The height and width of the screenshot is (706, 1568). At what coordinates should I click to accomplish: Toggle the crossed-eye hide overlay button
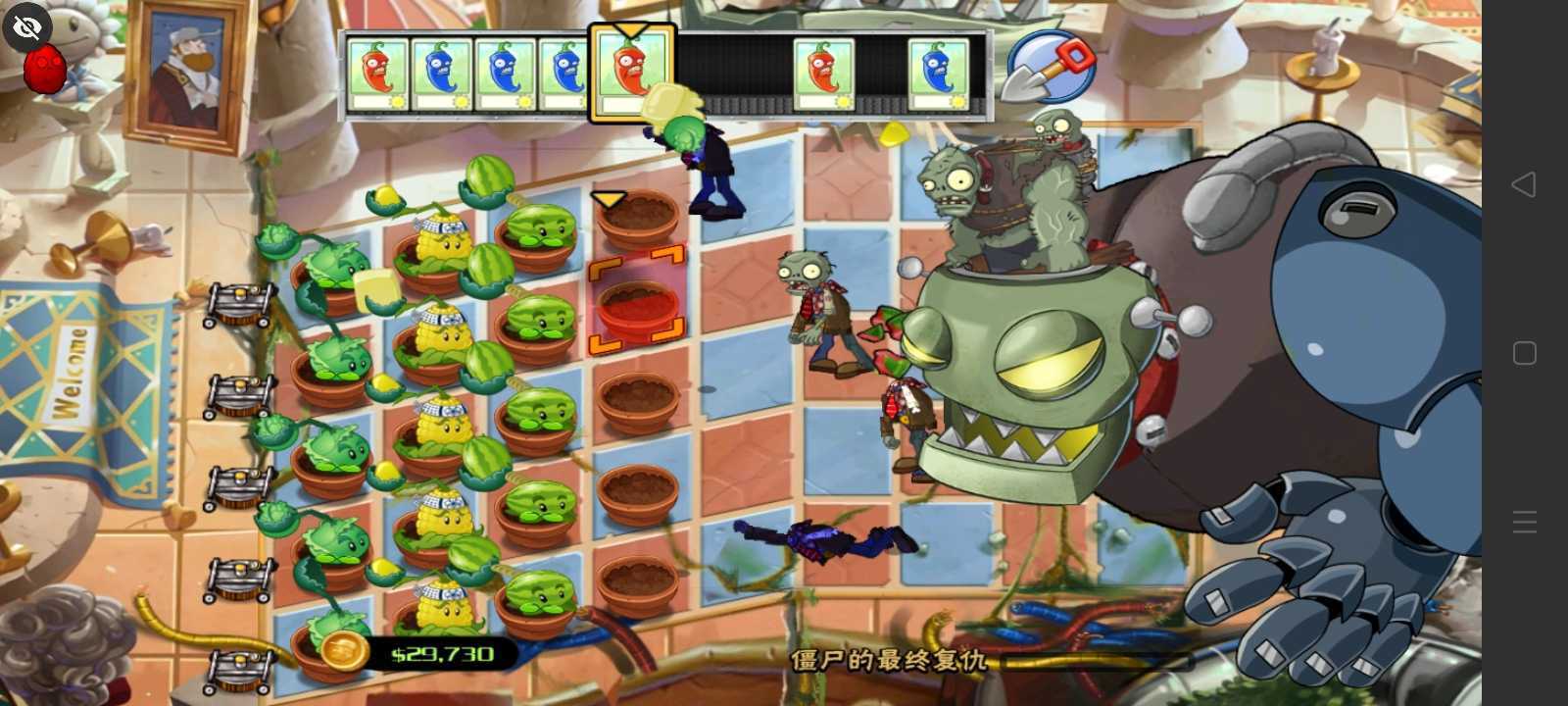tap(26, 26)
